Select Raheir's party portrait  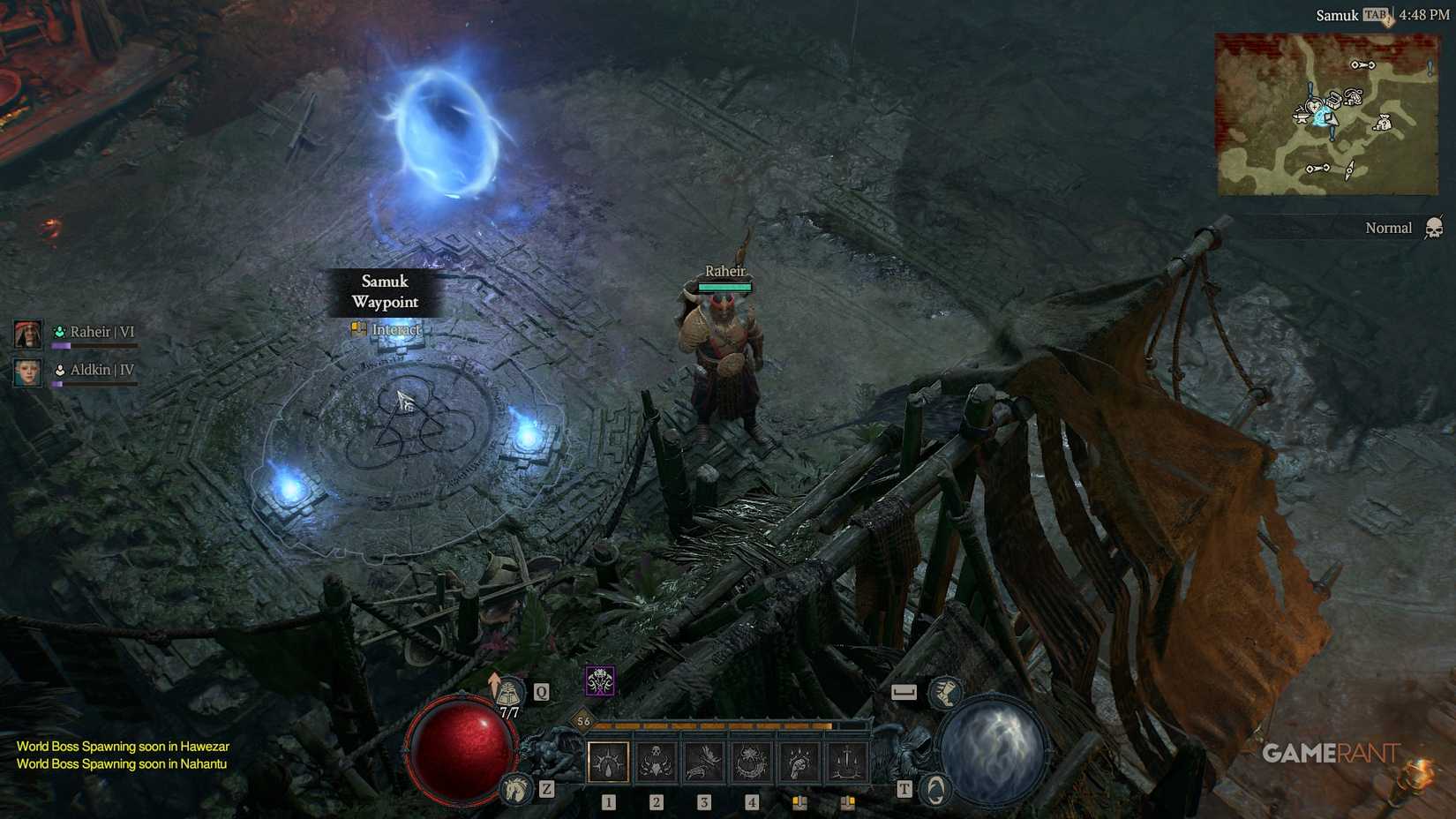(x=27, y=334)
